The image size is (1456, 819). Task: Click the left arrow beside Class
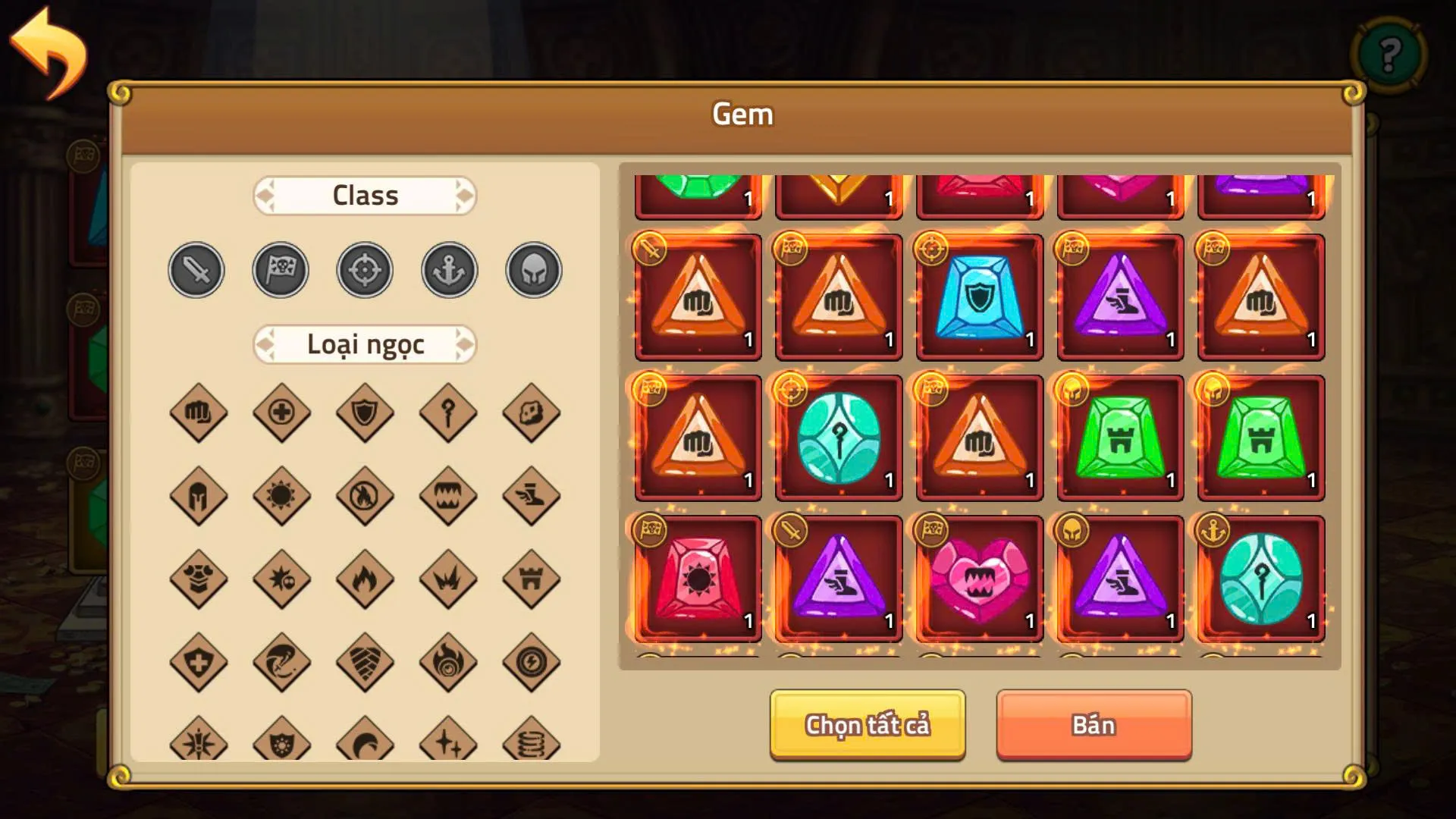click(267, 196)
